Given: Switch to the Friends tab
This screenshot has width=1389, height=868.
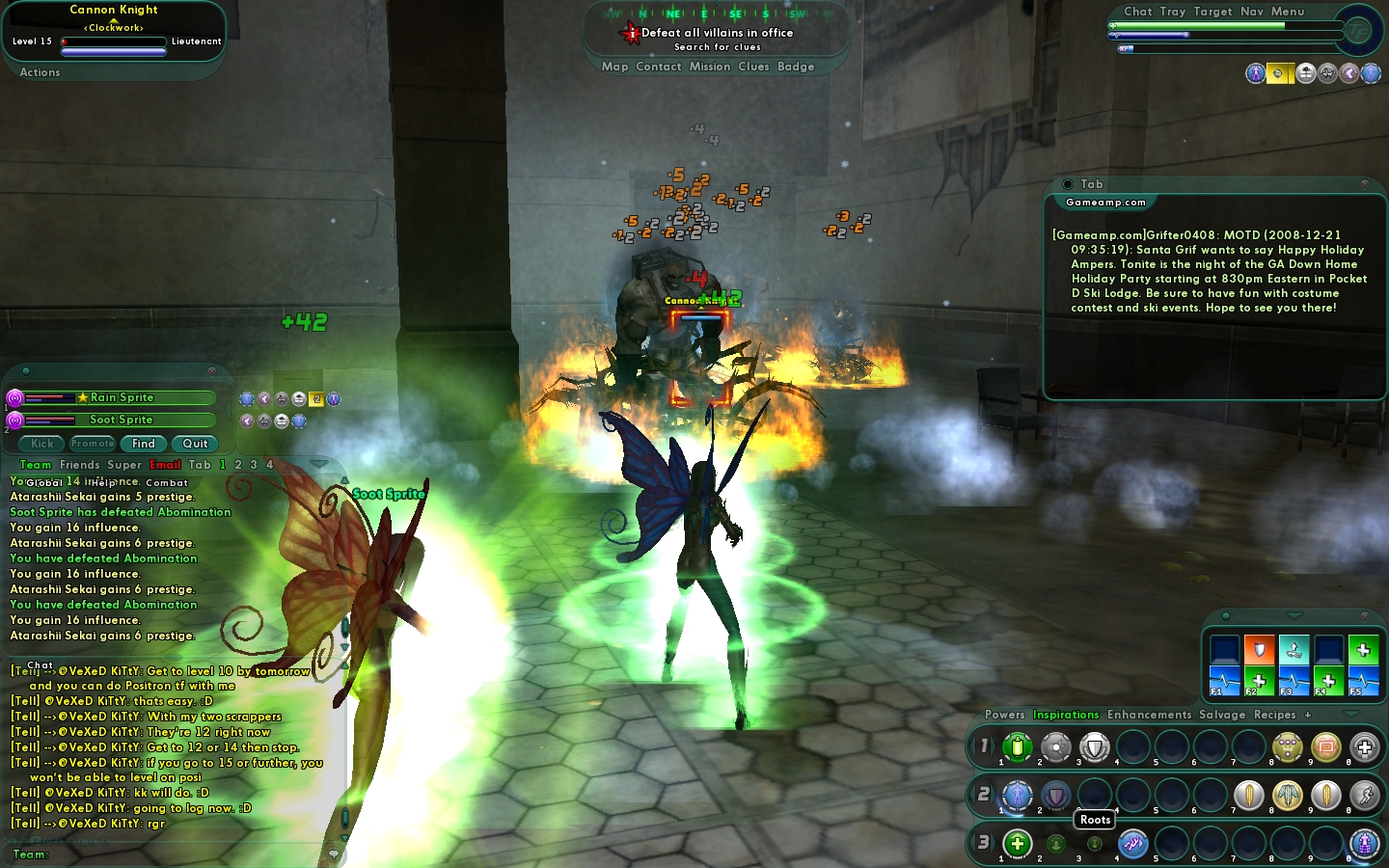Looking at the screenshot, I should tap(79, 465).
